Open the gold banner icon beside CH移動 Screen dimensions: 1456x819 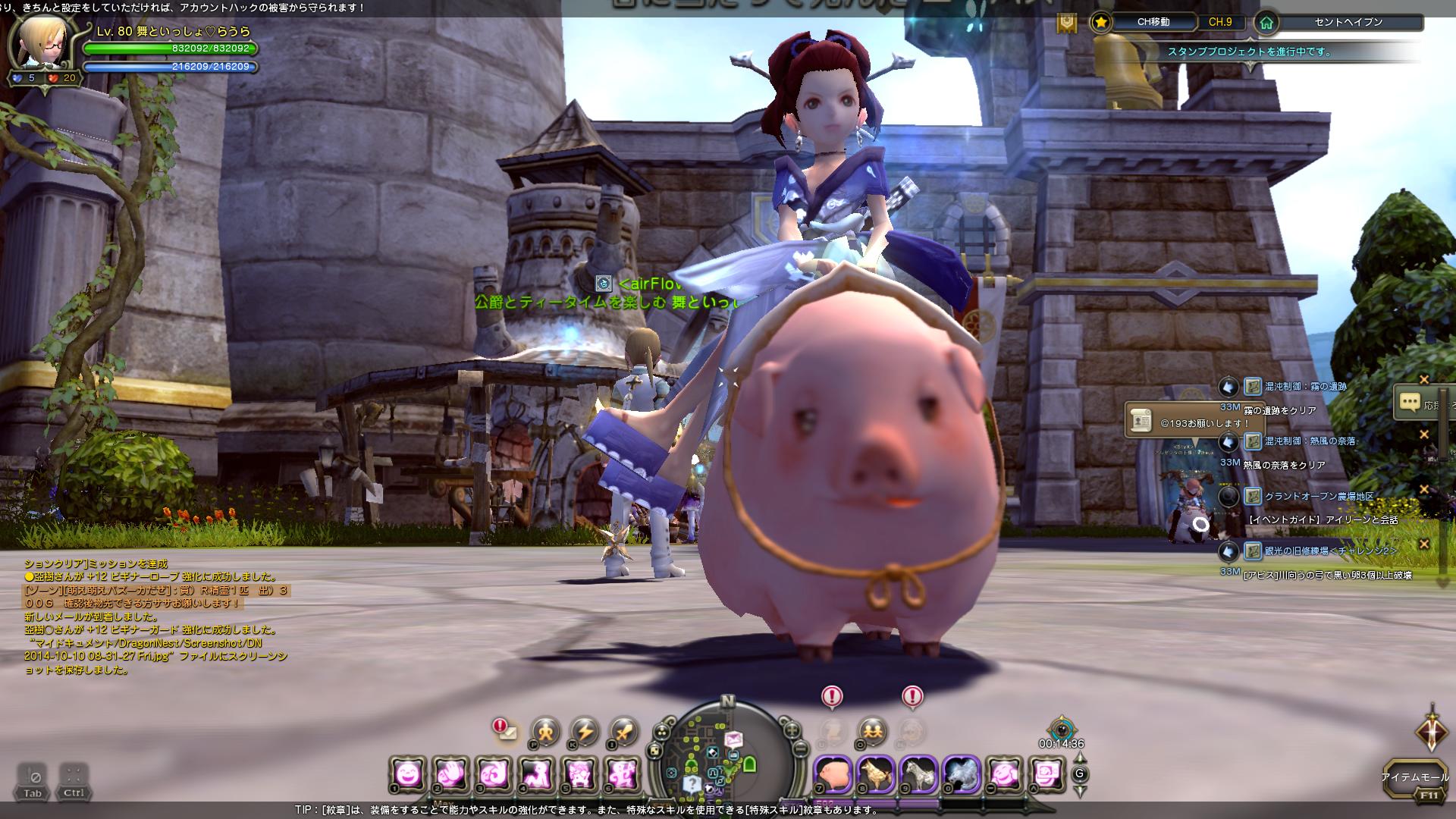click(1067, 23)
